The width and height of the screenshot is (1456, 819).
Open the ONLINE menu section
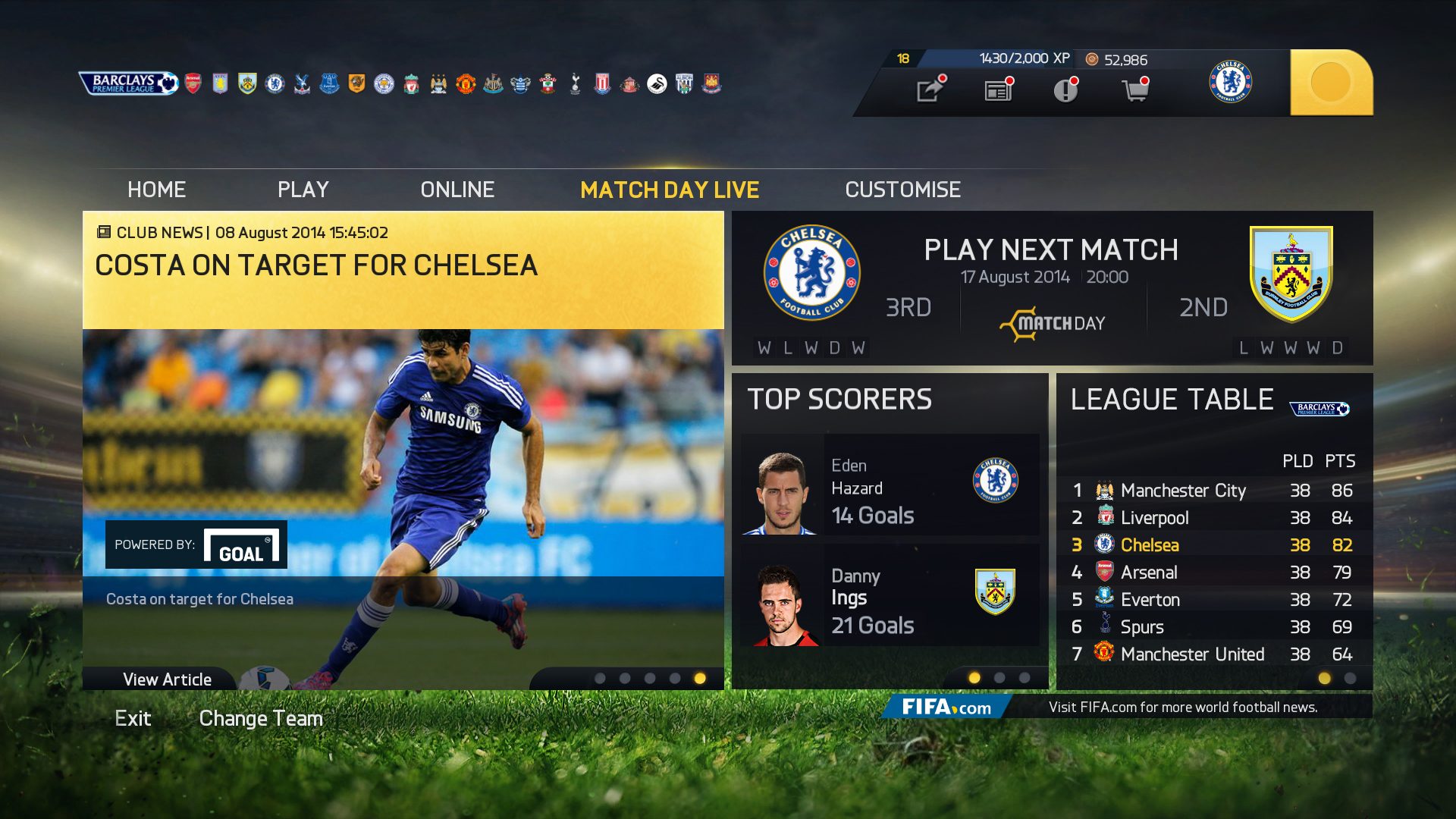click(457, 190)
